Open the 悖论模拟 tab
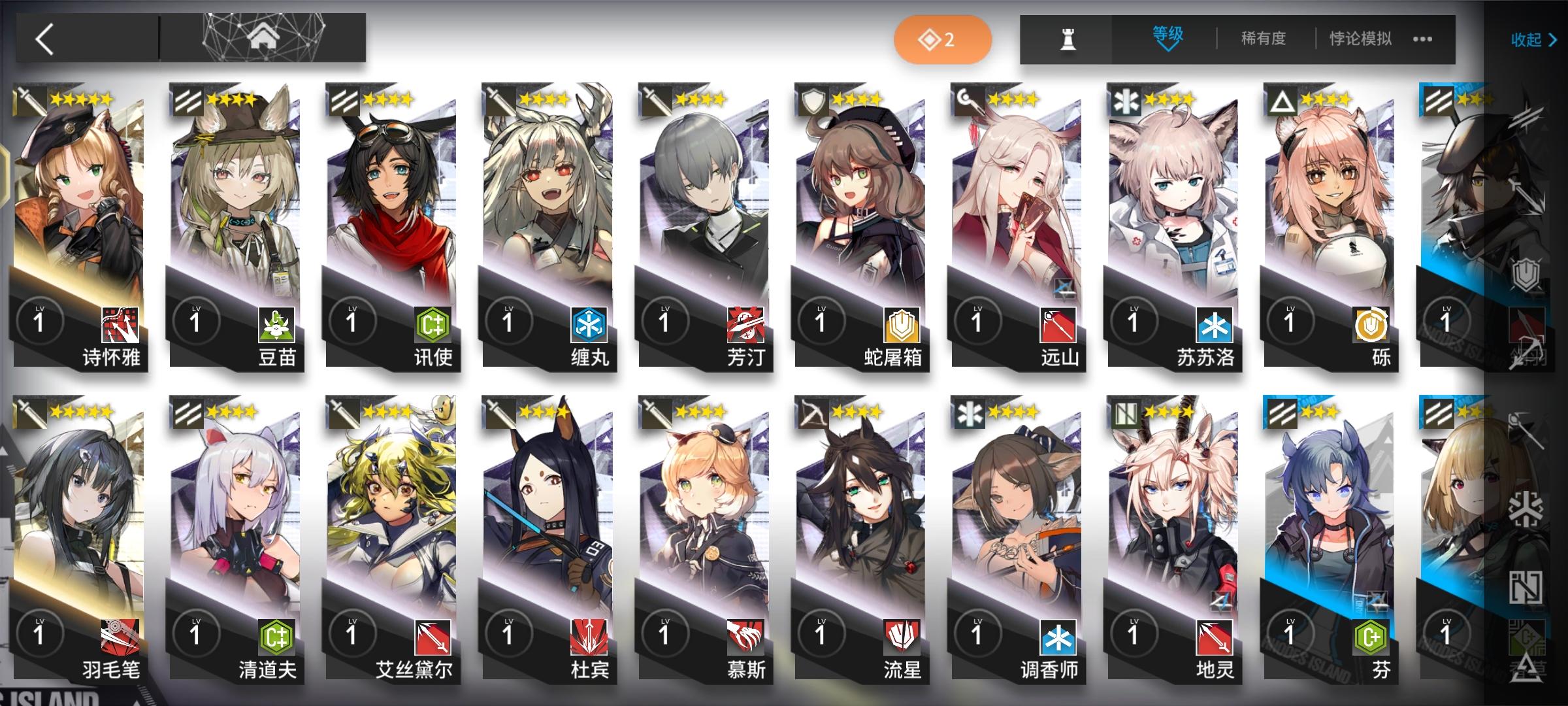The height and width of the screenshot is (706, 1568). (x=1360, y=39)
